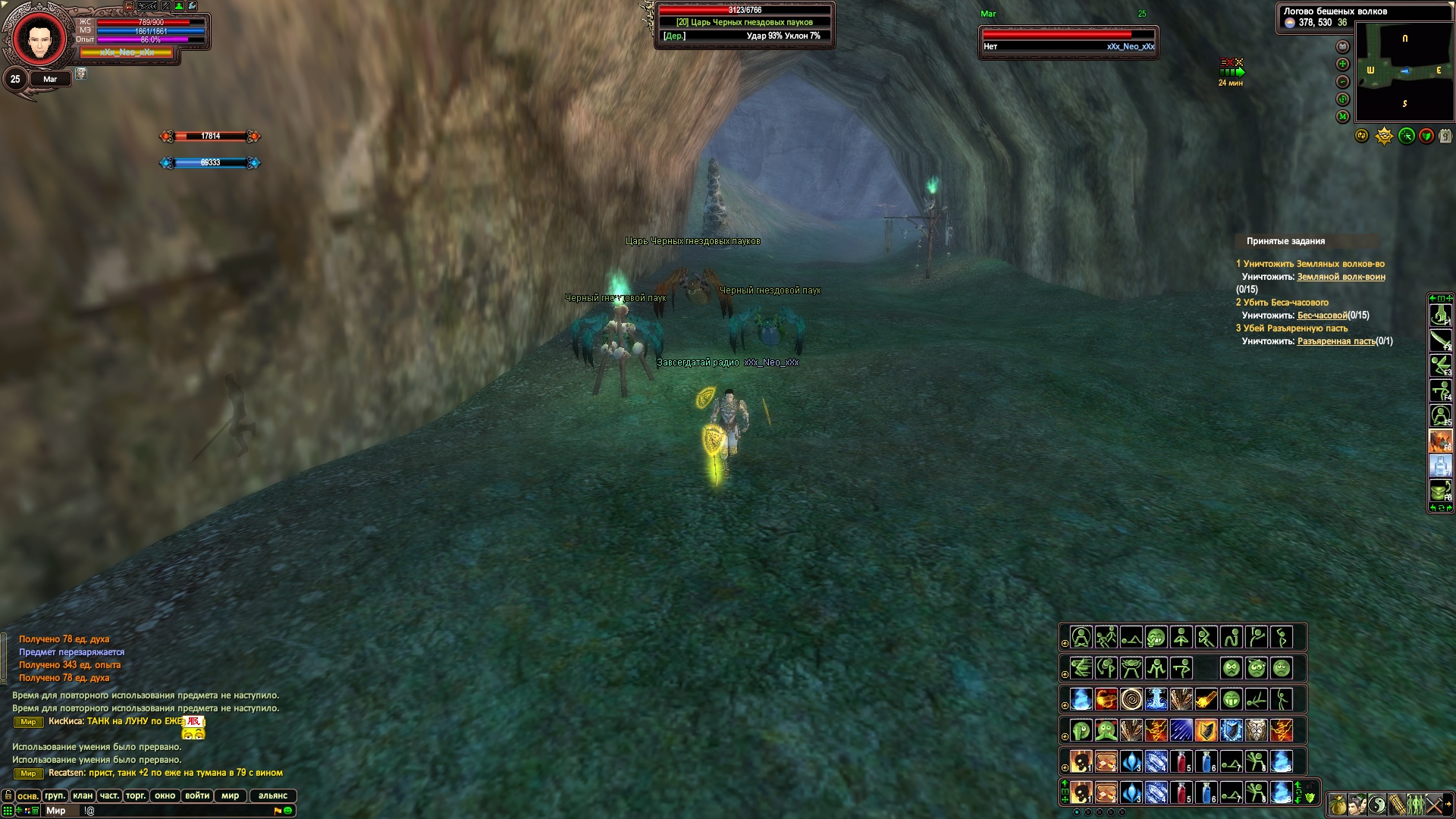Screen dimensions: 1456x819
Task: Click the minimap zoom-out minus button
Action: tap(1343, 82)
